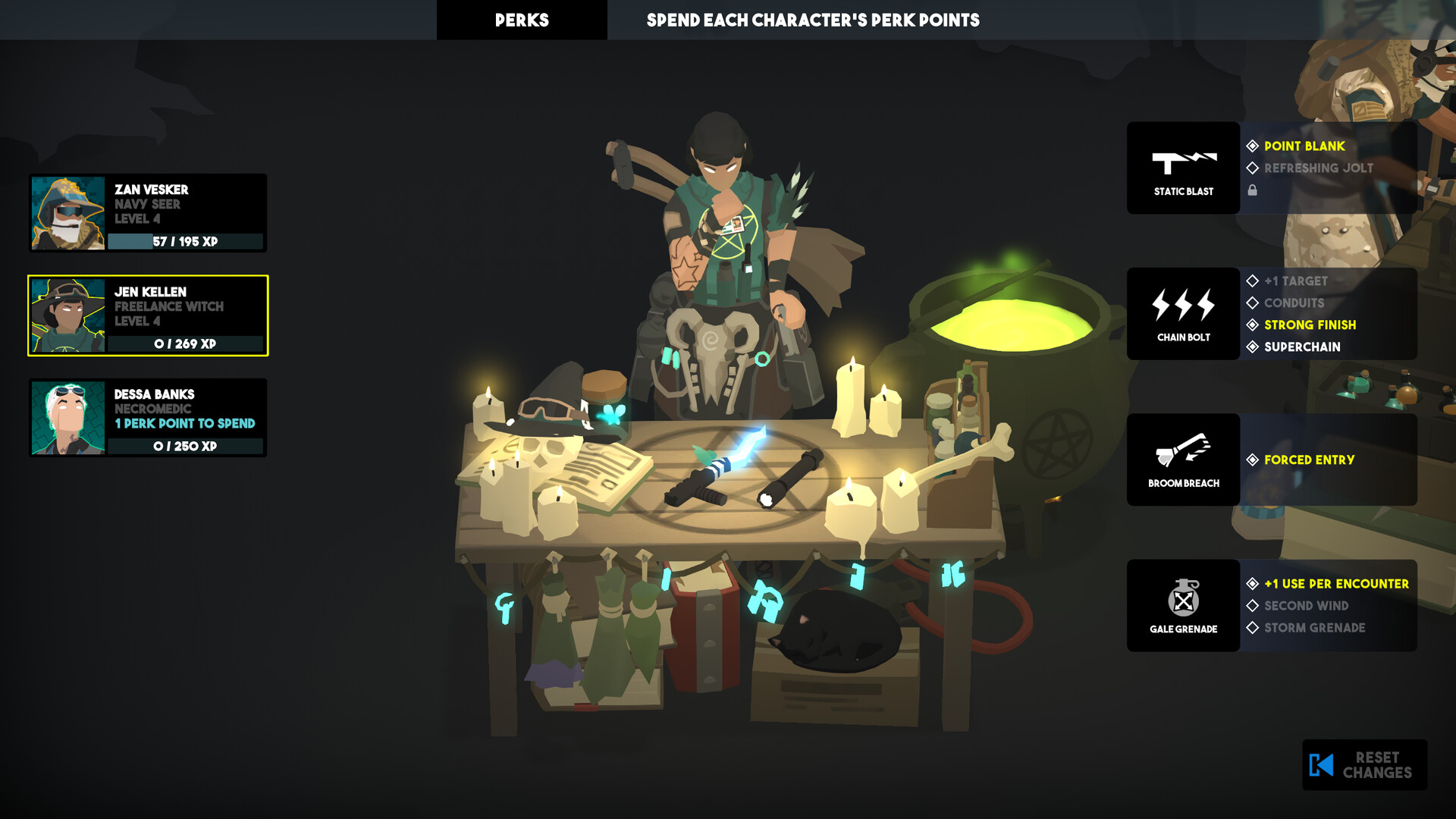The width and height of the screenshot is (1456, 819).
Task: Select the +1 Use Per Encounter perk
Action: [x=1335, y=584]
